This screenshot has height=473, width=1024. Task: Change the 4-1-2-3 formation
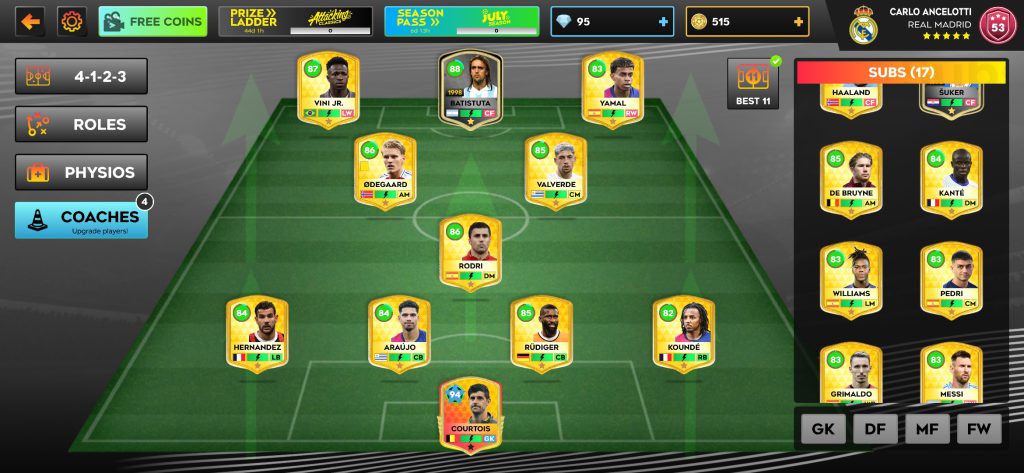(81, 76)
